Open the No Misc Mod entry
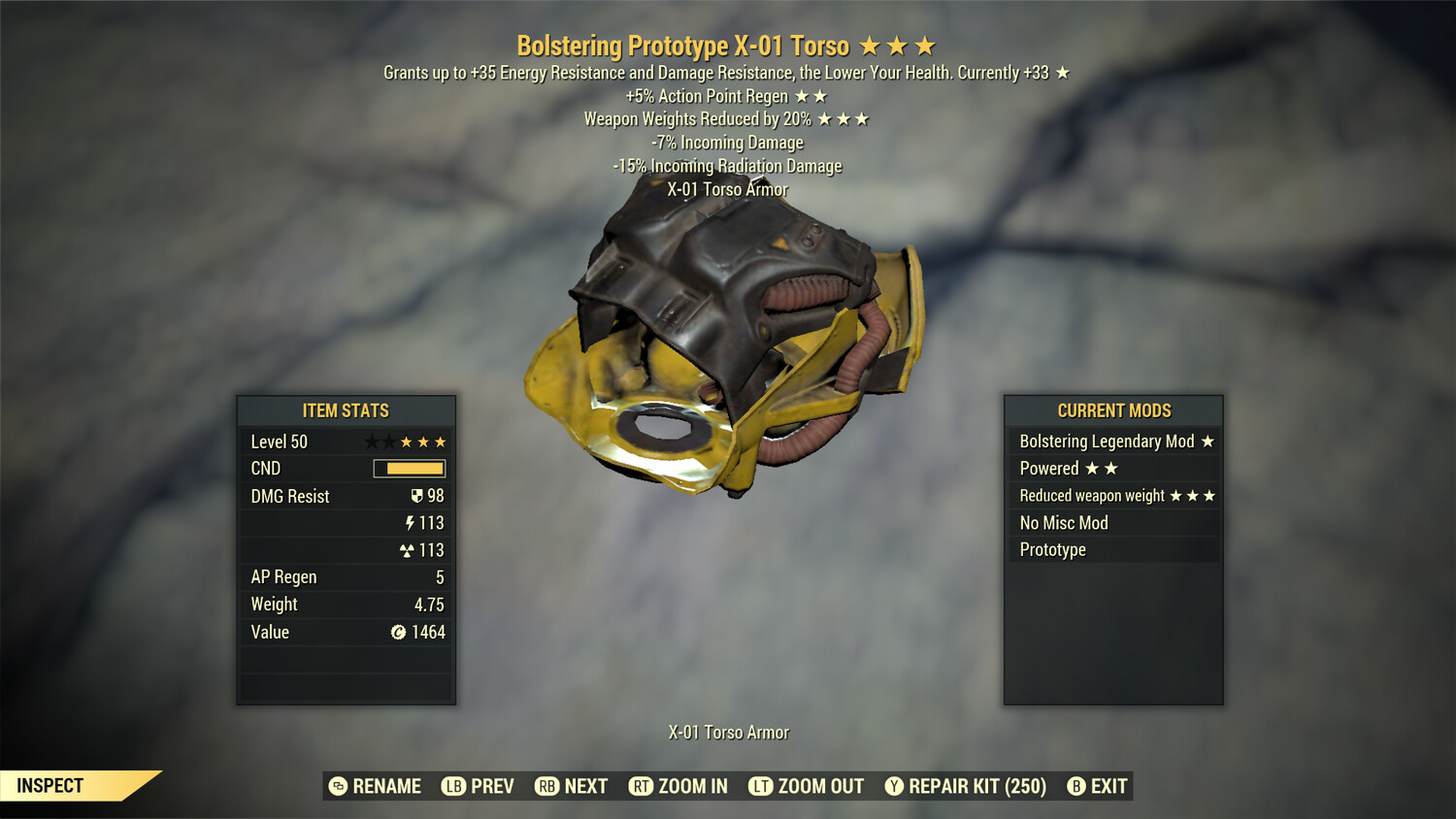The width and height of the screenshot is (1456, 819). 1063,522
